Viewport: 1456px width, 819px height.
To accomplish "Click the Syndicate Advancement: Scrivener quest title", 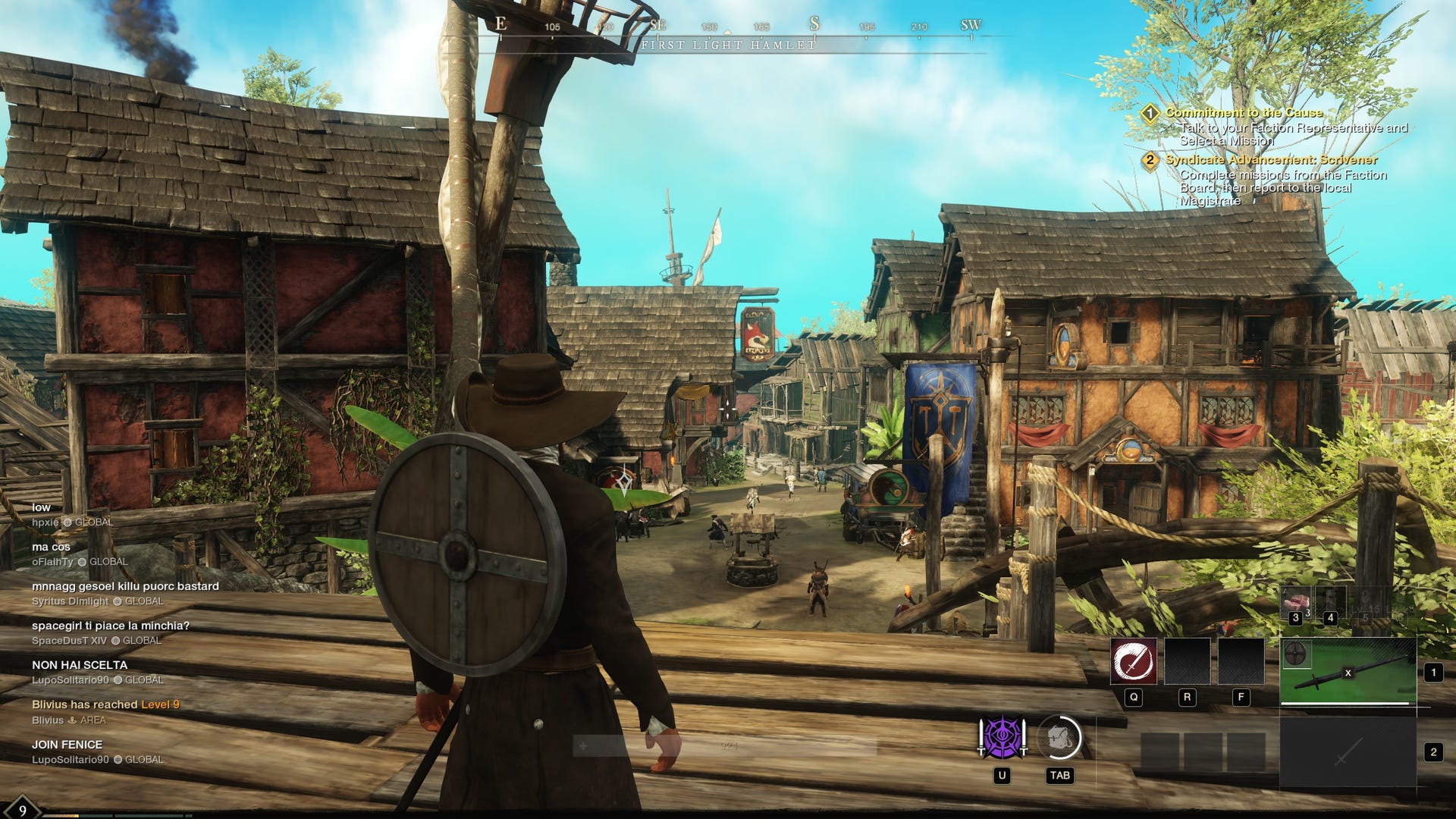I will click(x=1271, y=161).
